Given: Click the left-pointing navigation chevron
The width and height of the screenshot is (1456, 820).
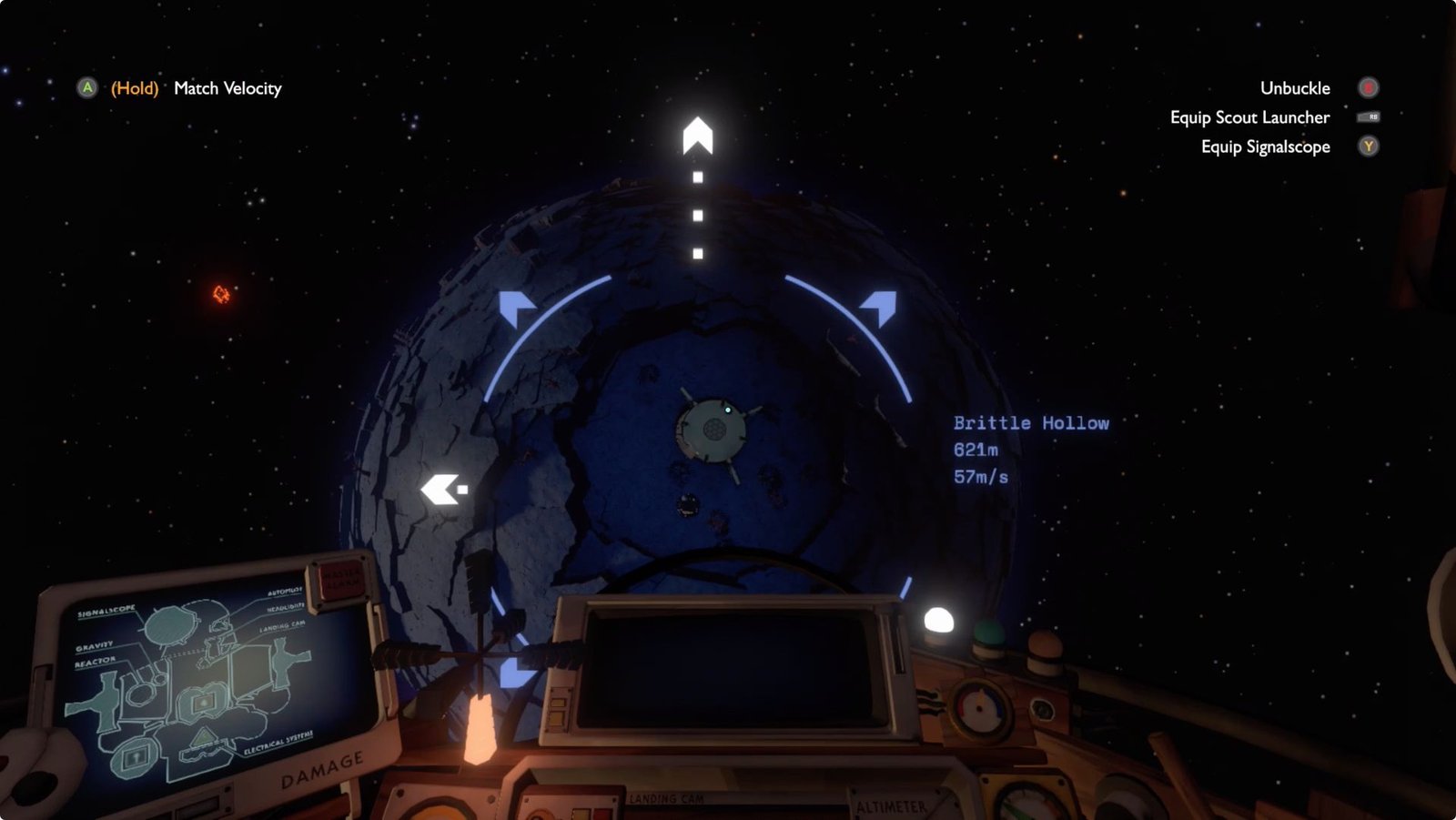Looking at the screenshot, I should point(443,490).
